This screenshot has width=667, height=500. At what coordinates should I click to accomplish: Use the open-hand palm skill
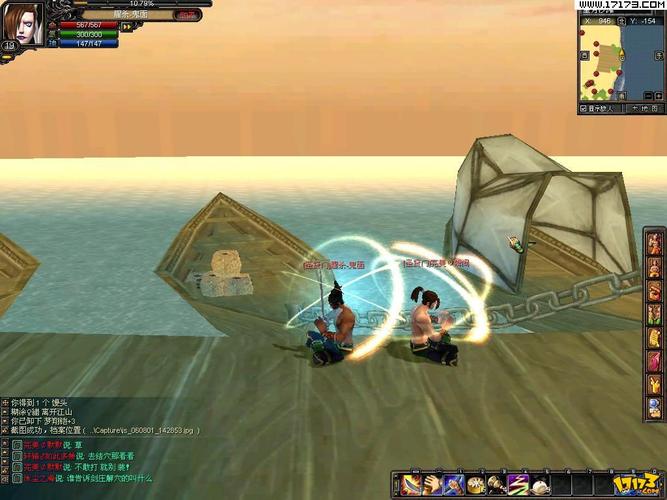tap(432, 484)
